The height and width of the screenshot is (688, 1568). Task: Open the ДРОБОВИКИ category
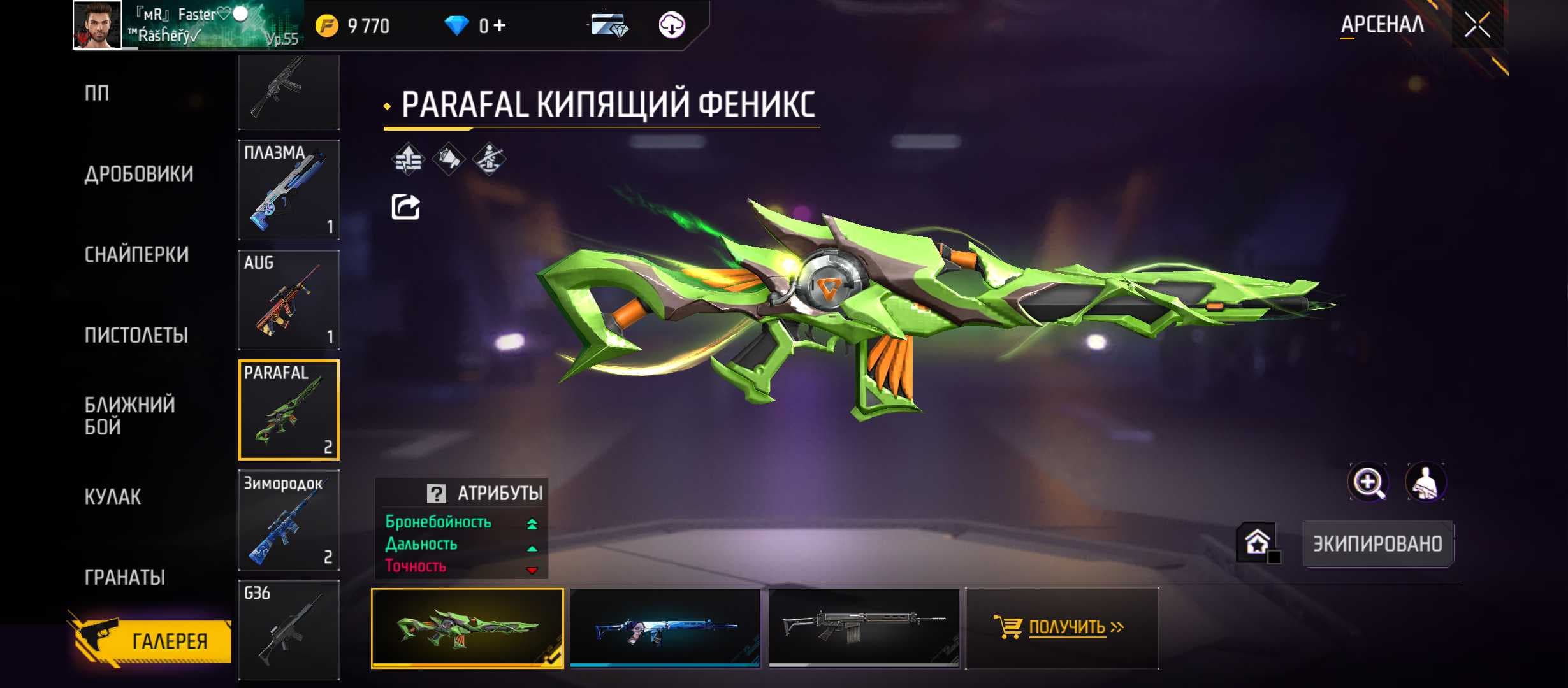point(138,174)
